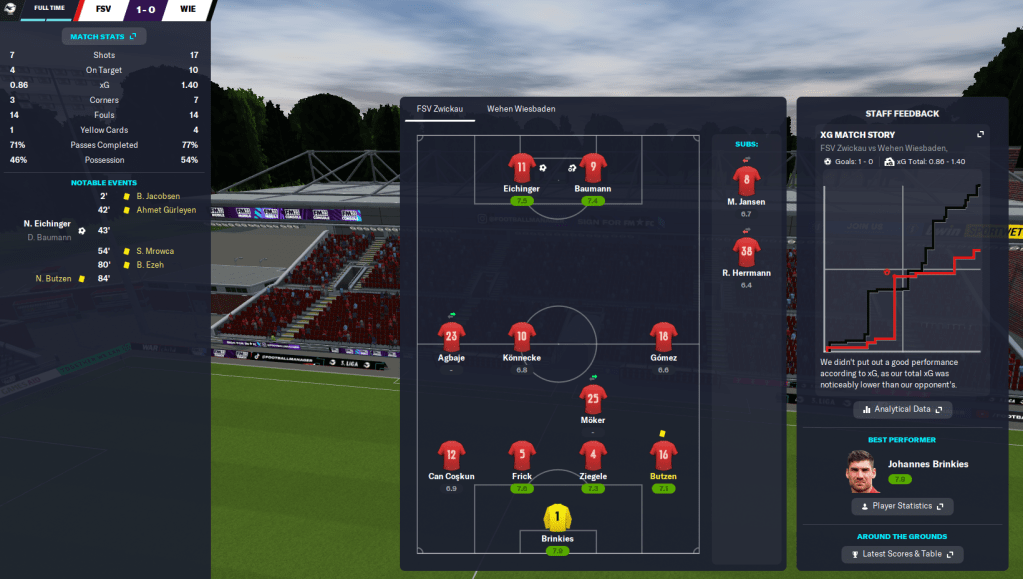Select Gómez wearing number 18
The image size is (1023, 579).
(x=663, y=337)
